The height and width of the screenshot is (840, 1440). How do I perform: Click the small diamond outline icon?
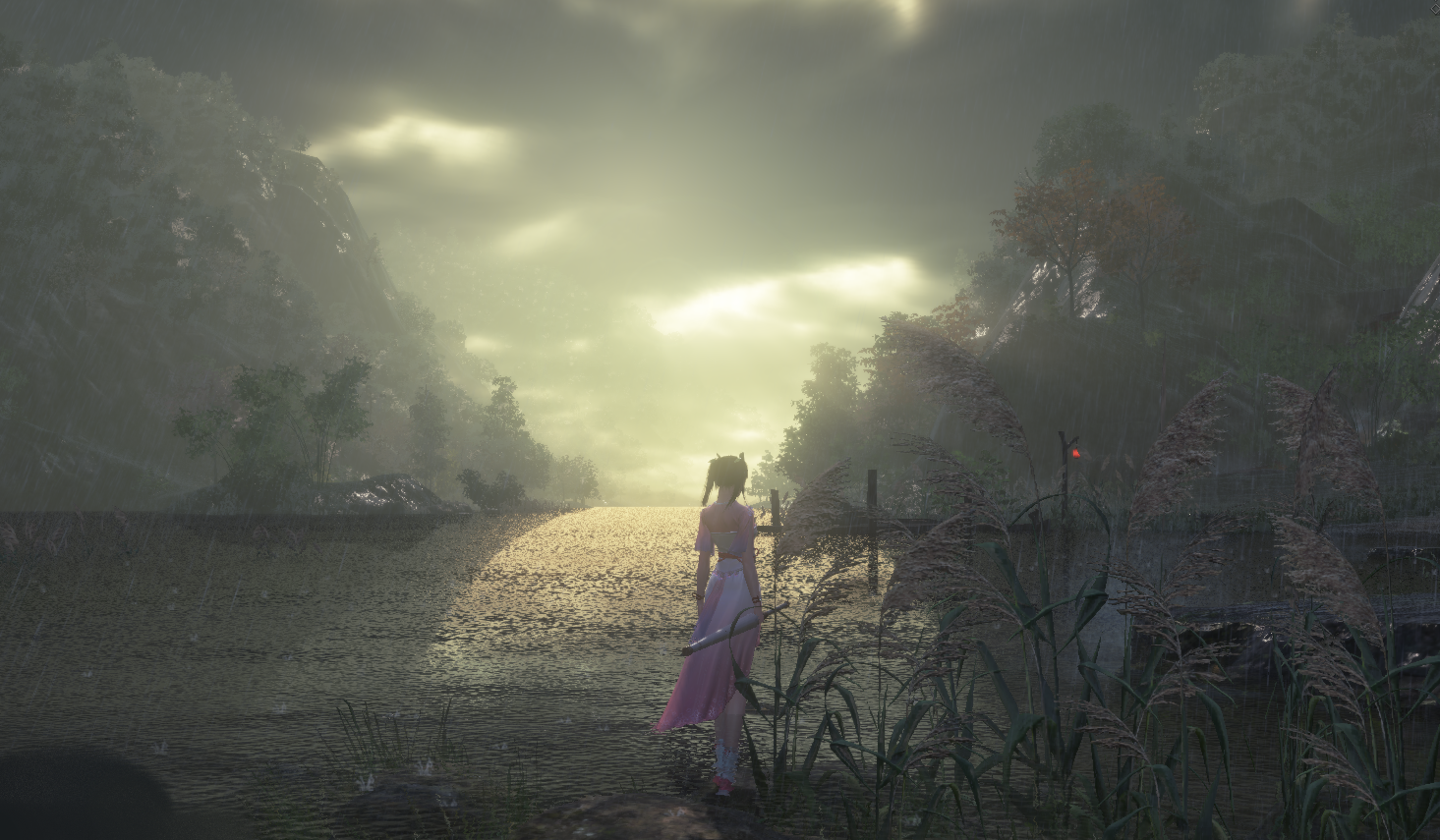coord(1435,9)
